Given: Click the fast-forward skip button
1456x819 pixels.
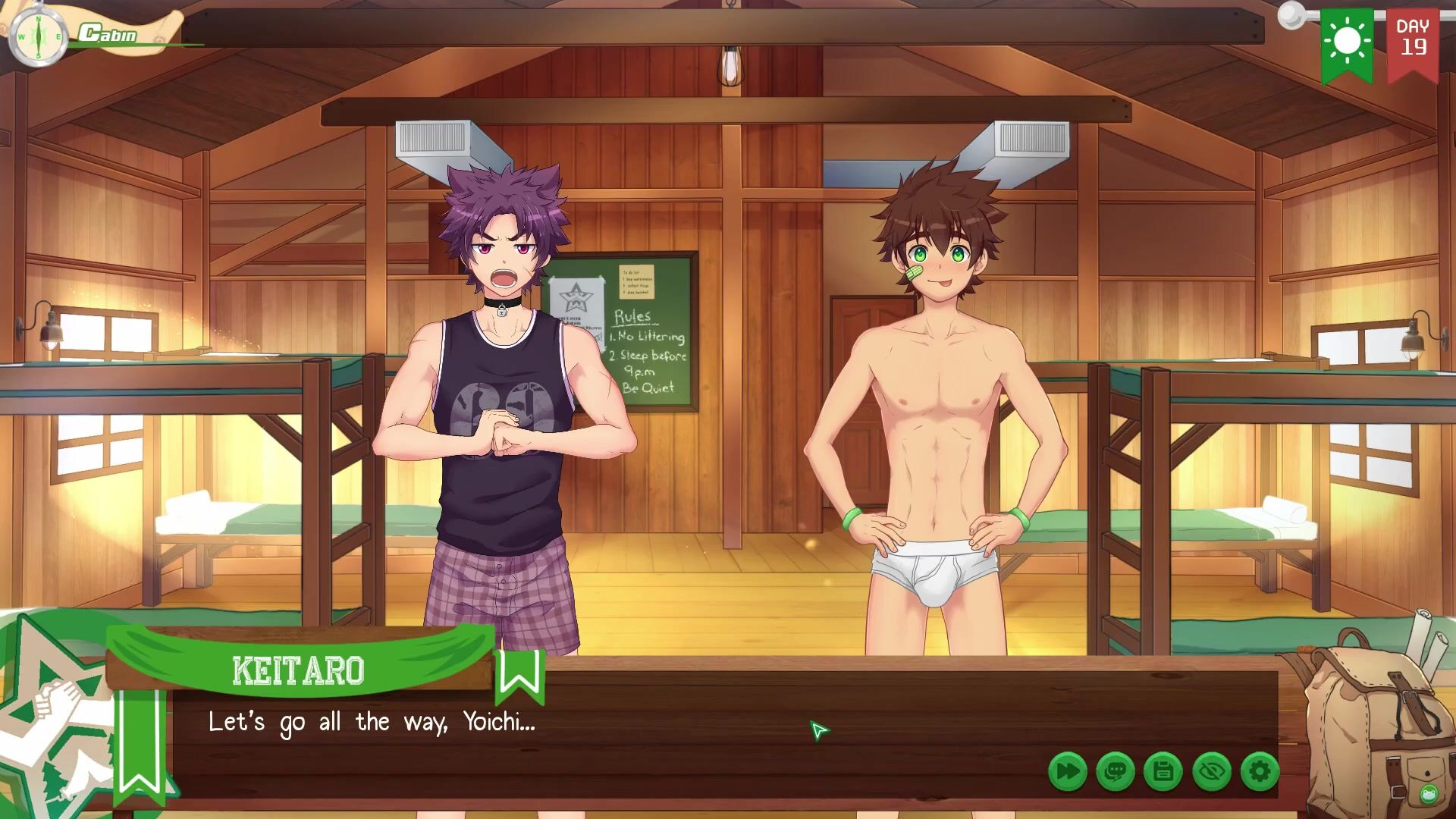Looking at the screenshot, I should 1067,772.
